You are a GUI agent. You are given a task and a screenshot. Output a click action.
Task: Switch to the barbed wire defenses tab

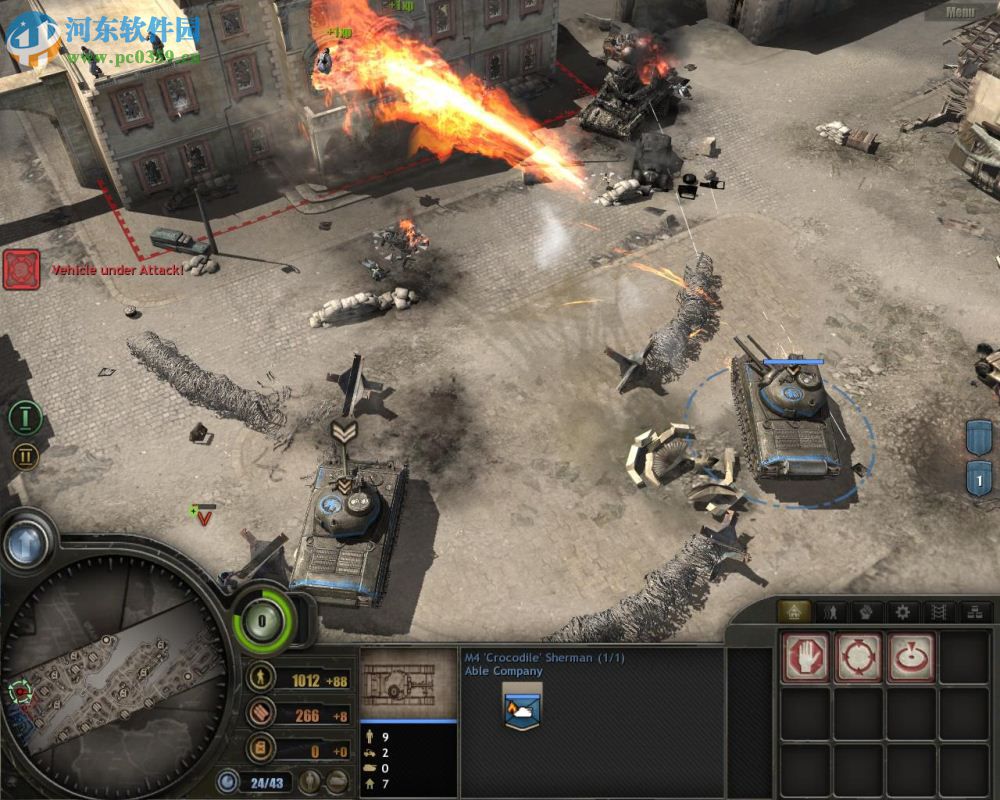tap(939, 611)
